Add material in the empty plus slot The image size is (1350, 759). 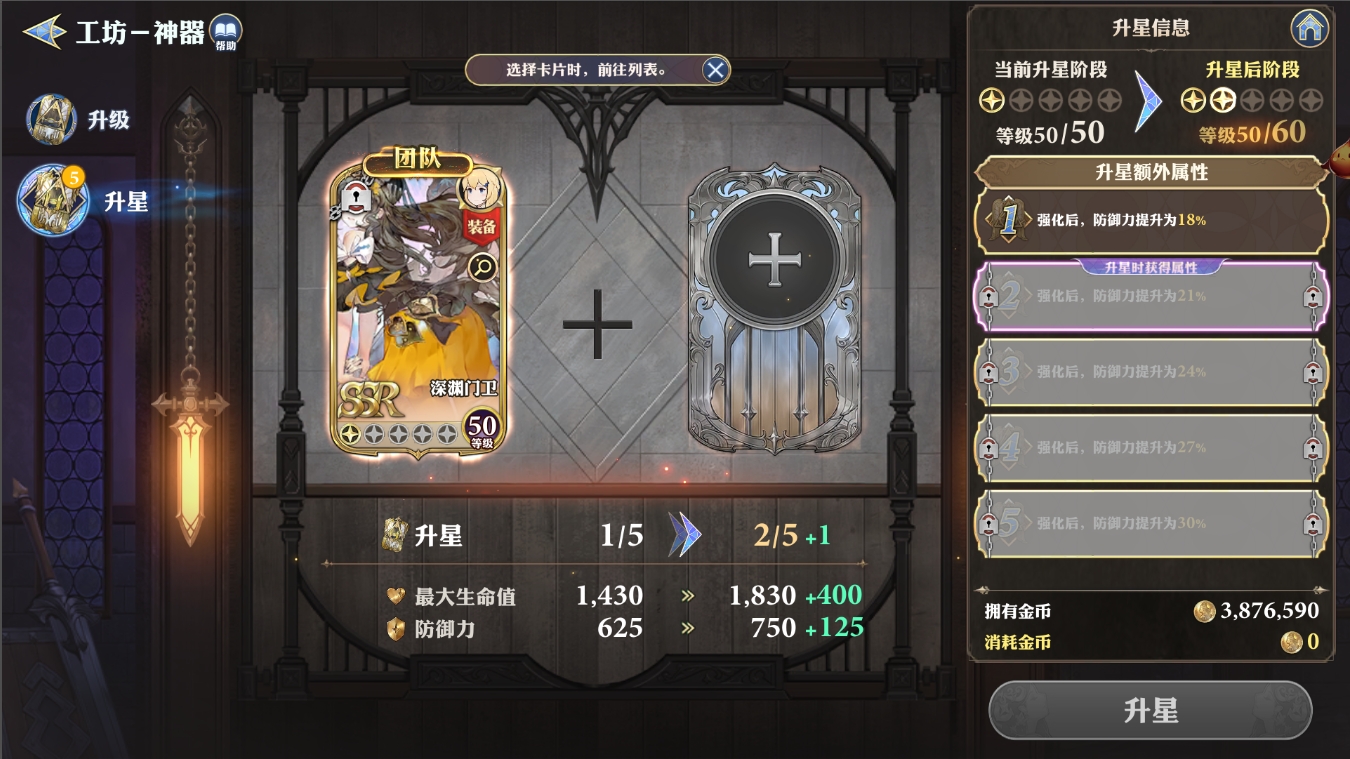(774, 262)
